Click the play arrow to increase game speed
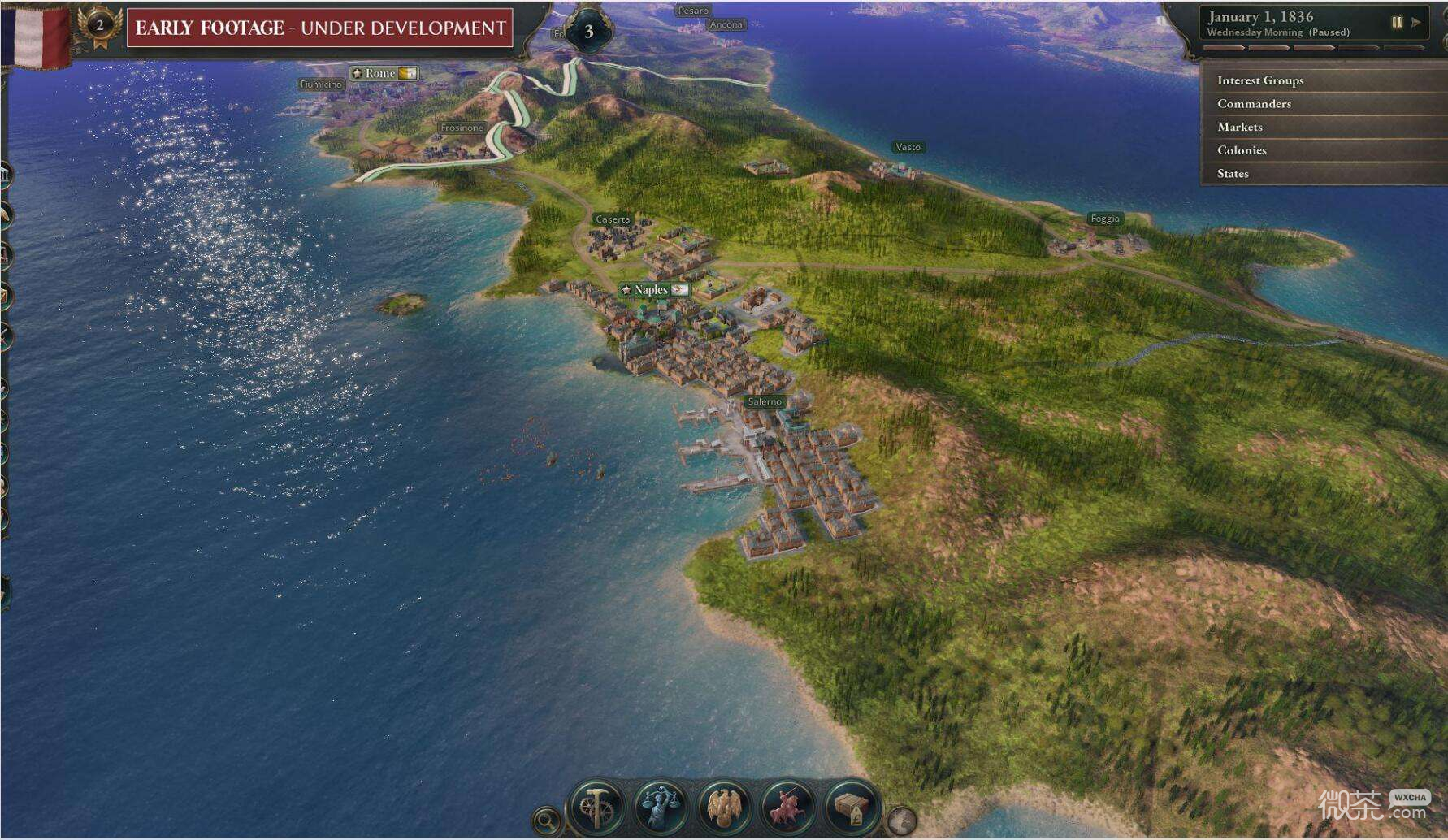1448x840 pixels. [1416, 23]
